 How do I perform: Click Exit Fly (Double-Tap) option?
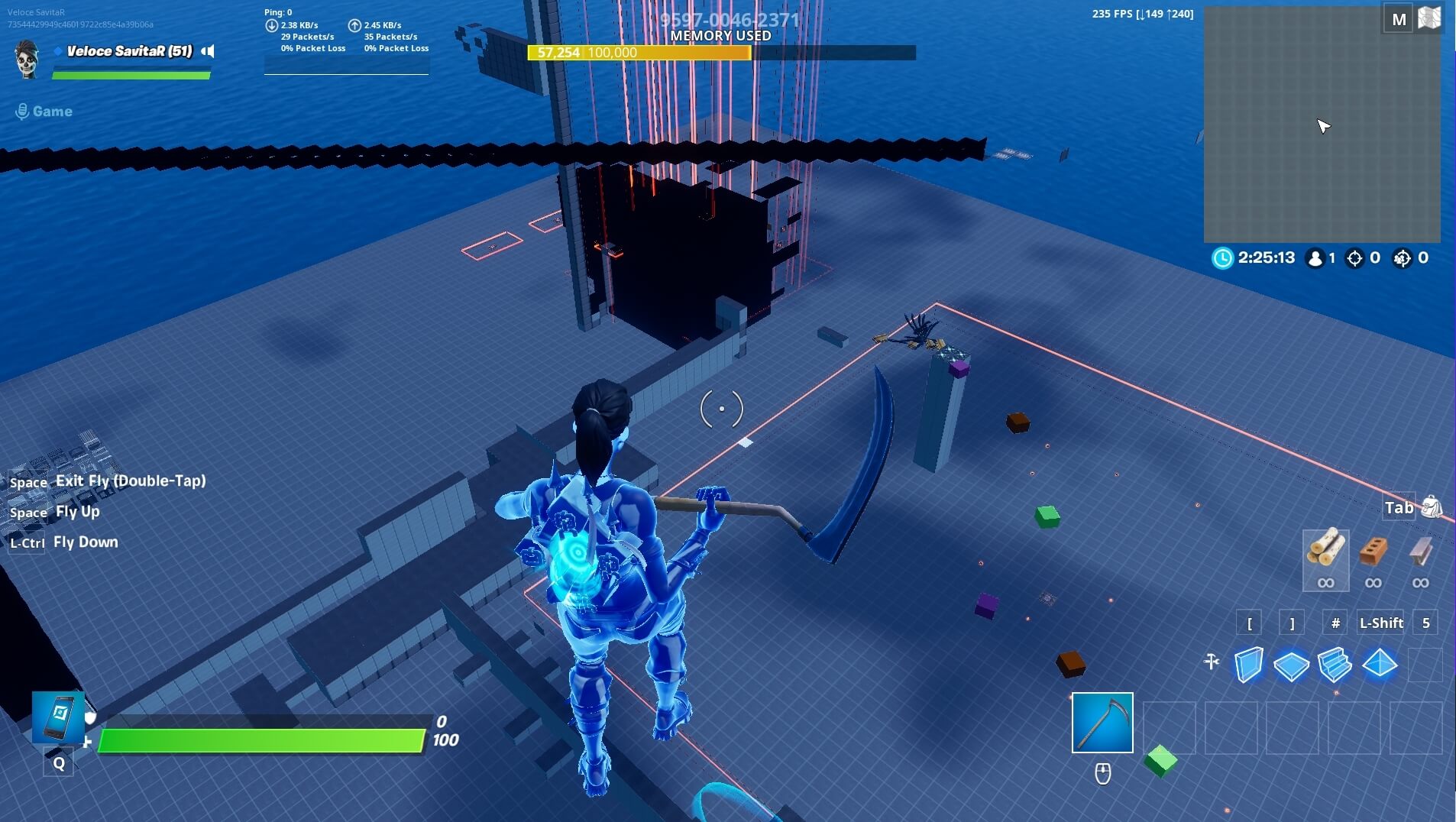tap(130, 481)
